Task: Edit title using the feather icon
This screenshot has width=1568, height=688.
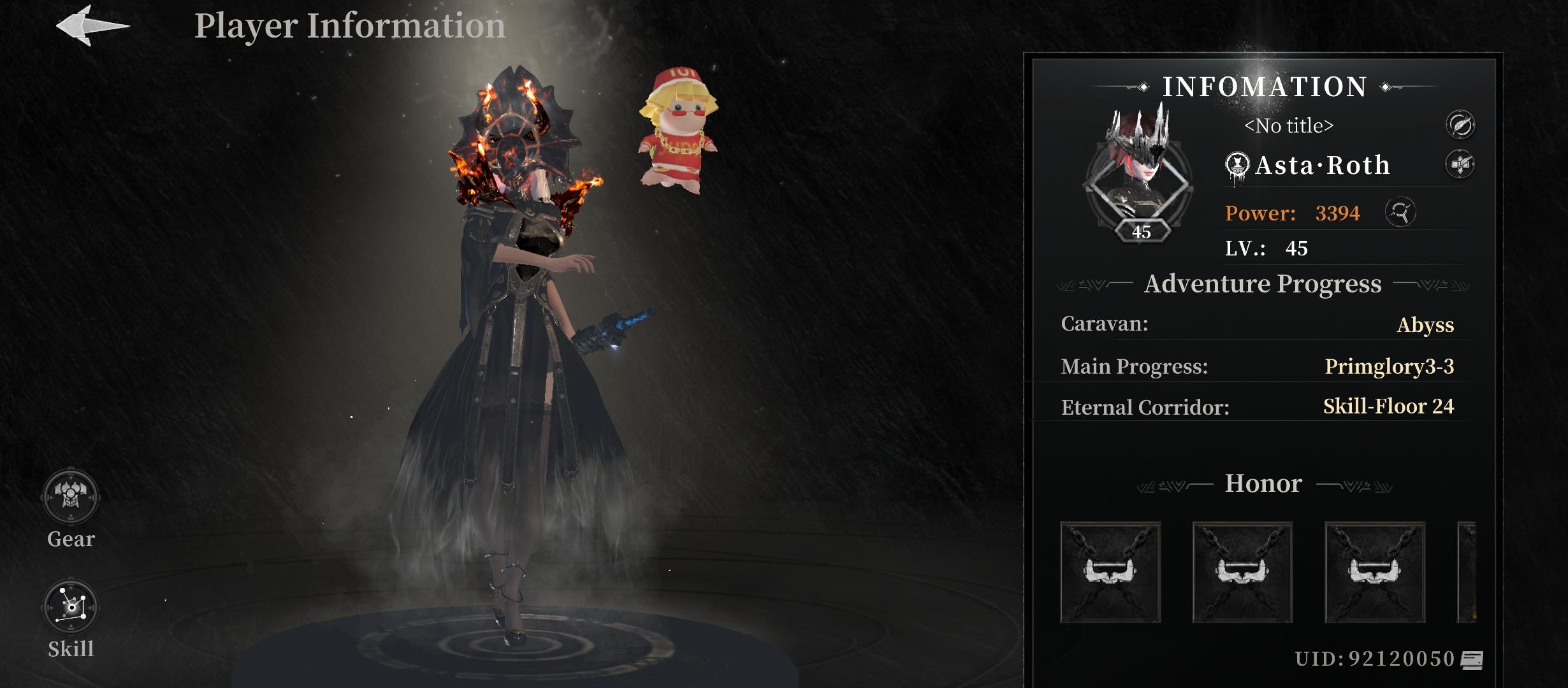Action: 1460,124
